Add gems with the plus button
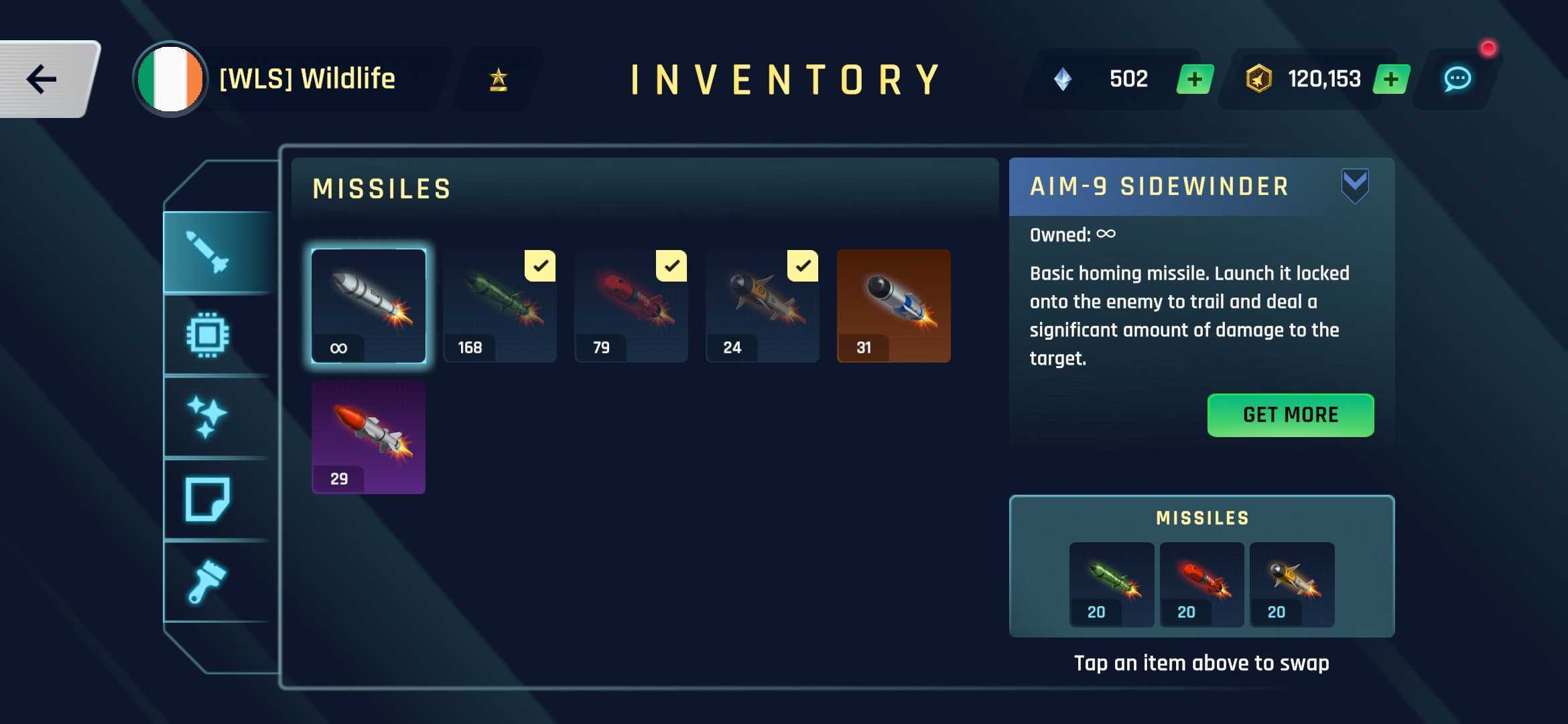 pyautogui.click(x=1193, y=78)
